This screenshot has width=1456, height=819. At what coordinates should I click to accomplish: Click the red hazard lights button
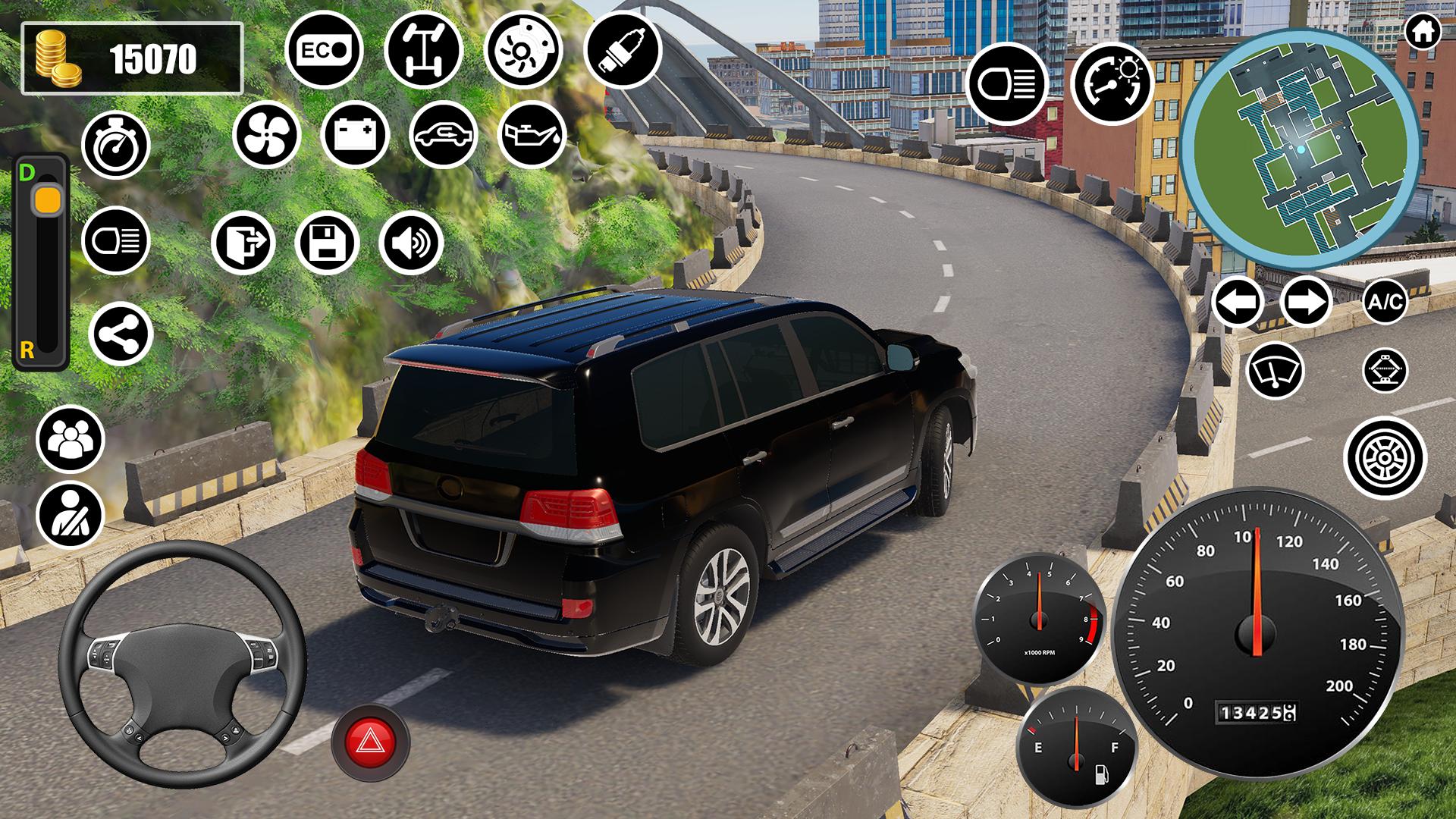pos(370,739)
